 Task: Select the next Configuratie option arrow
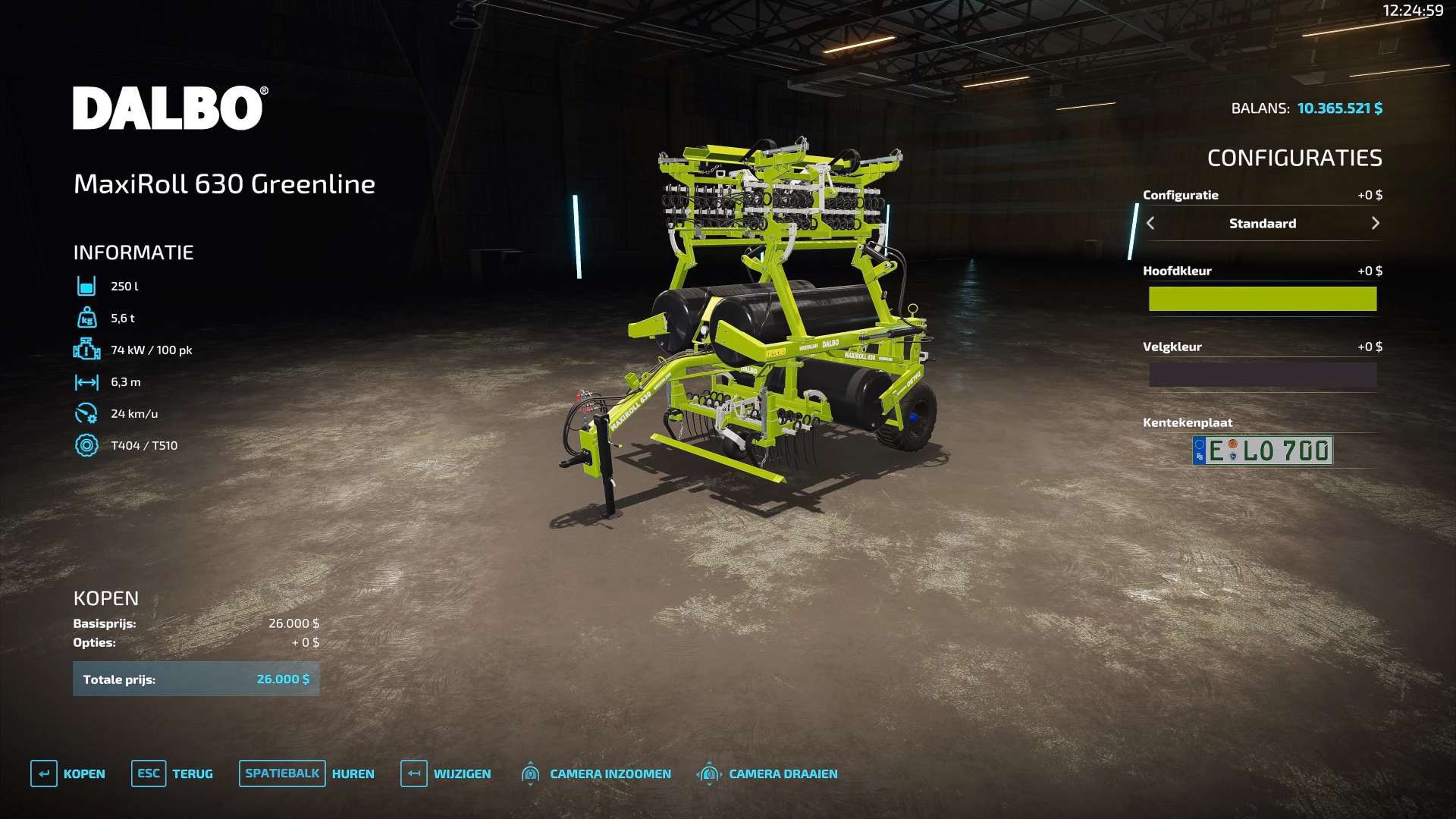click(1375, 223)
